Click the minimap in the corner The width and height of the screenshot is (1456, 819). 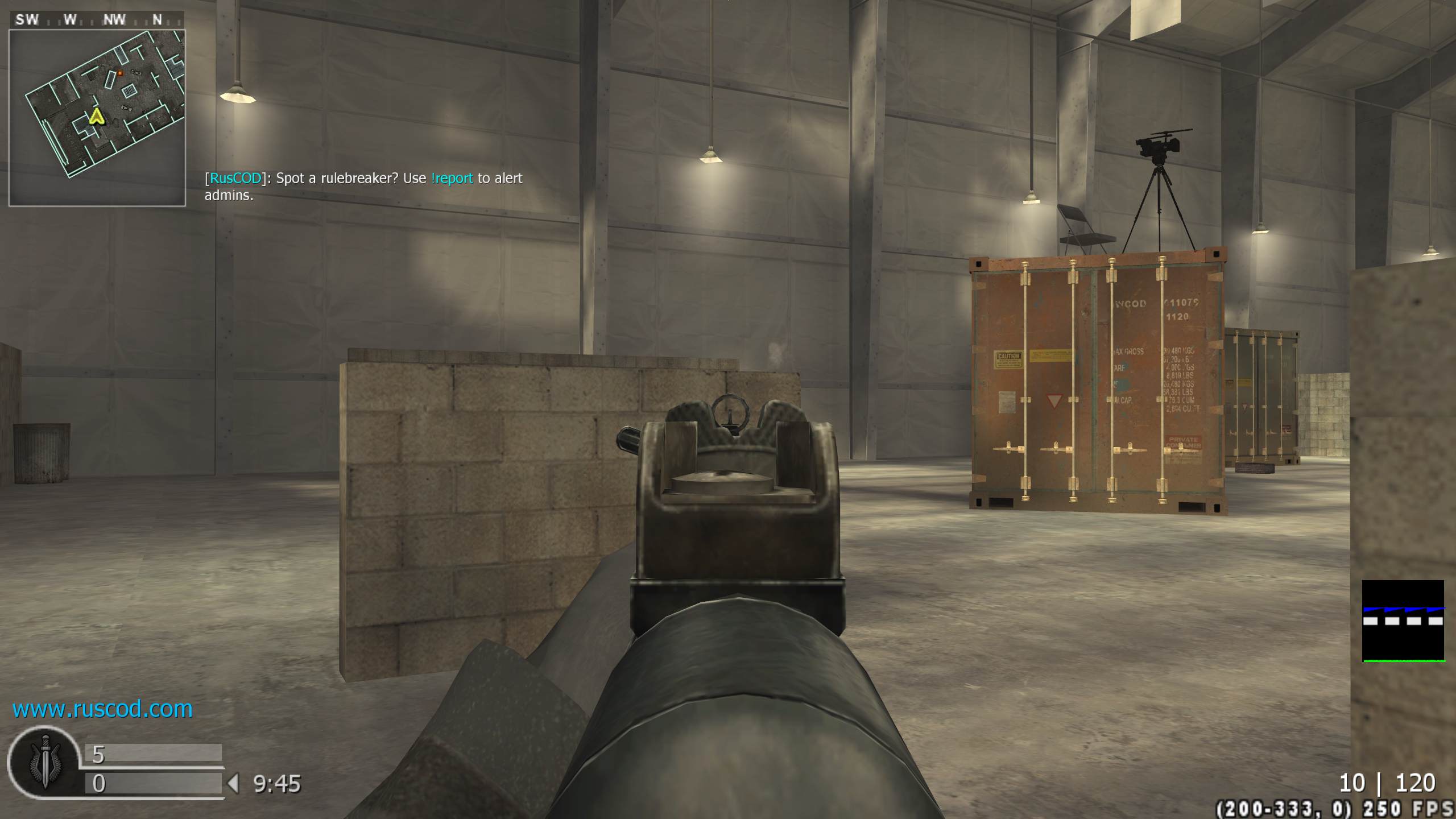coord(97,118)
